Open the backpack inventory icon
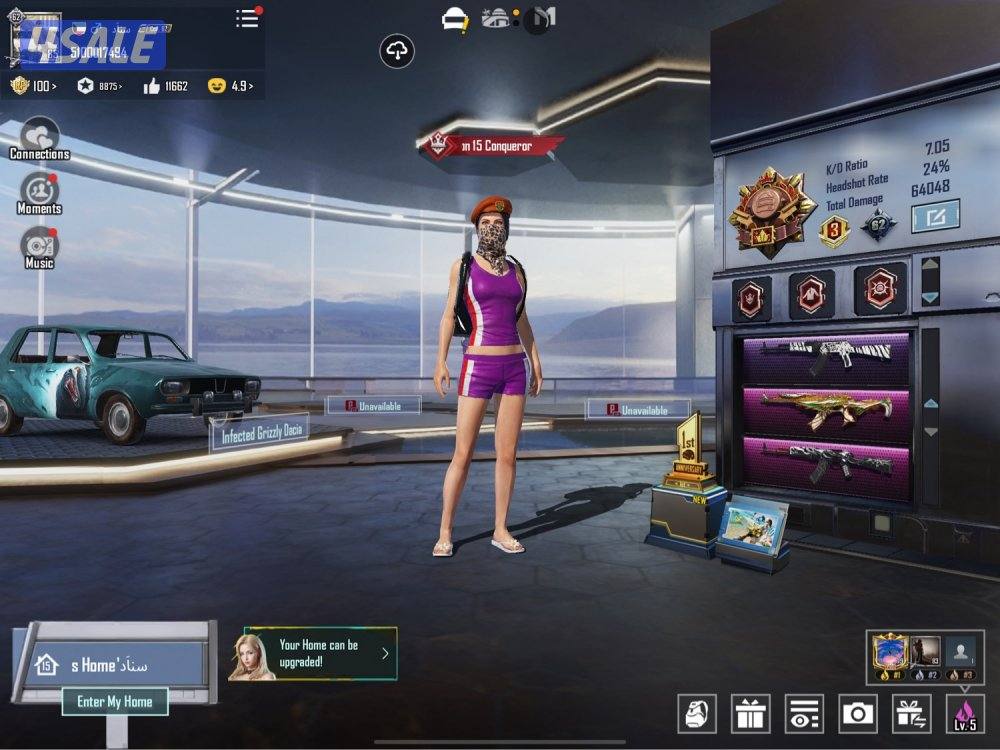 pos(697,713)
